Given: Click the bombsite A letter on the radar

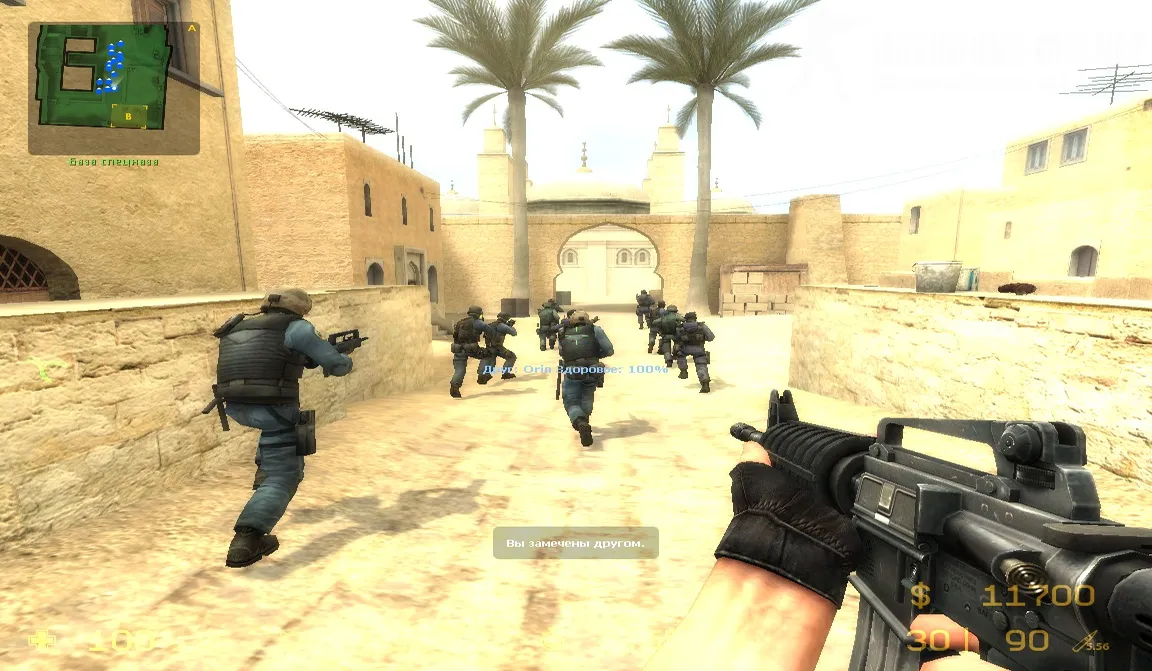Looking at the screenshot, I should [191, 29].
